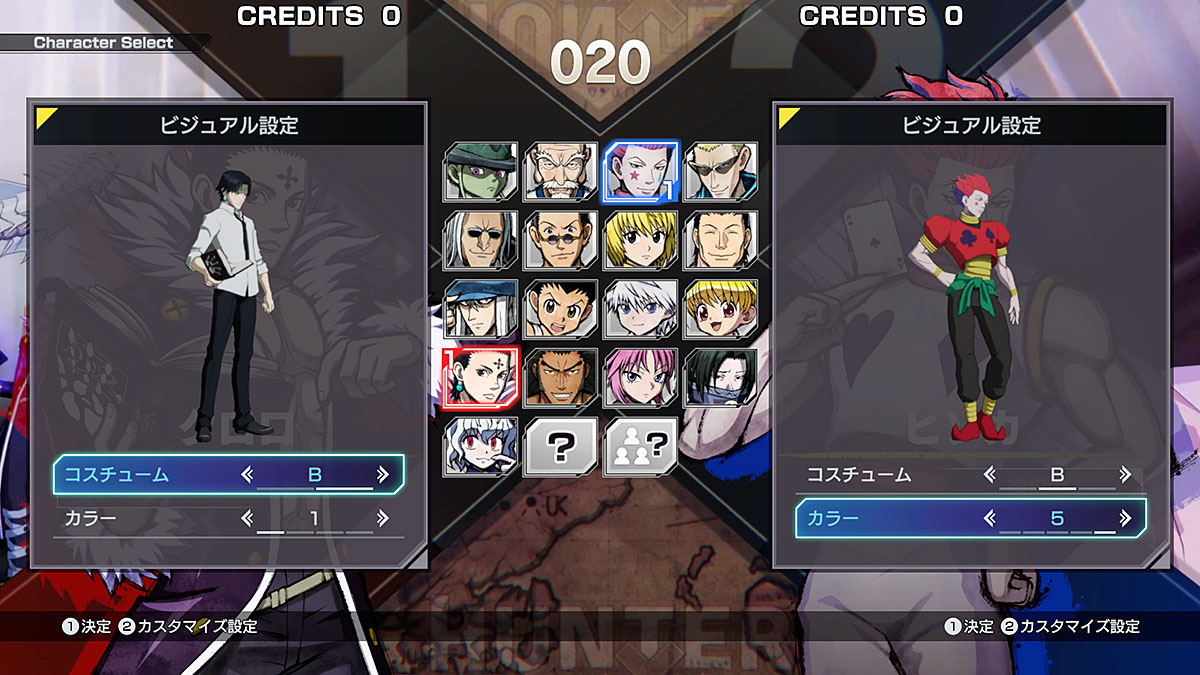The height and width of the screenshot is (675, 1200).
Task: Pick the green-helmeted character portrait
Action: 480,171
